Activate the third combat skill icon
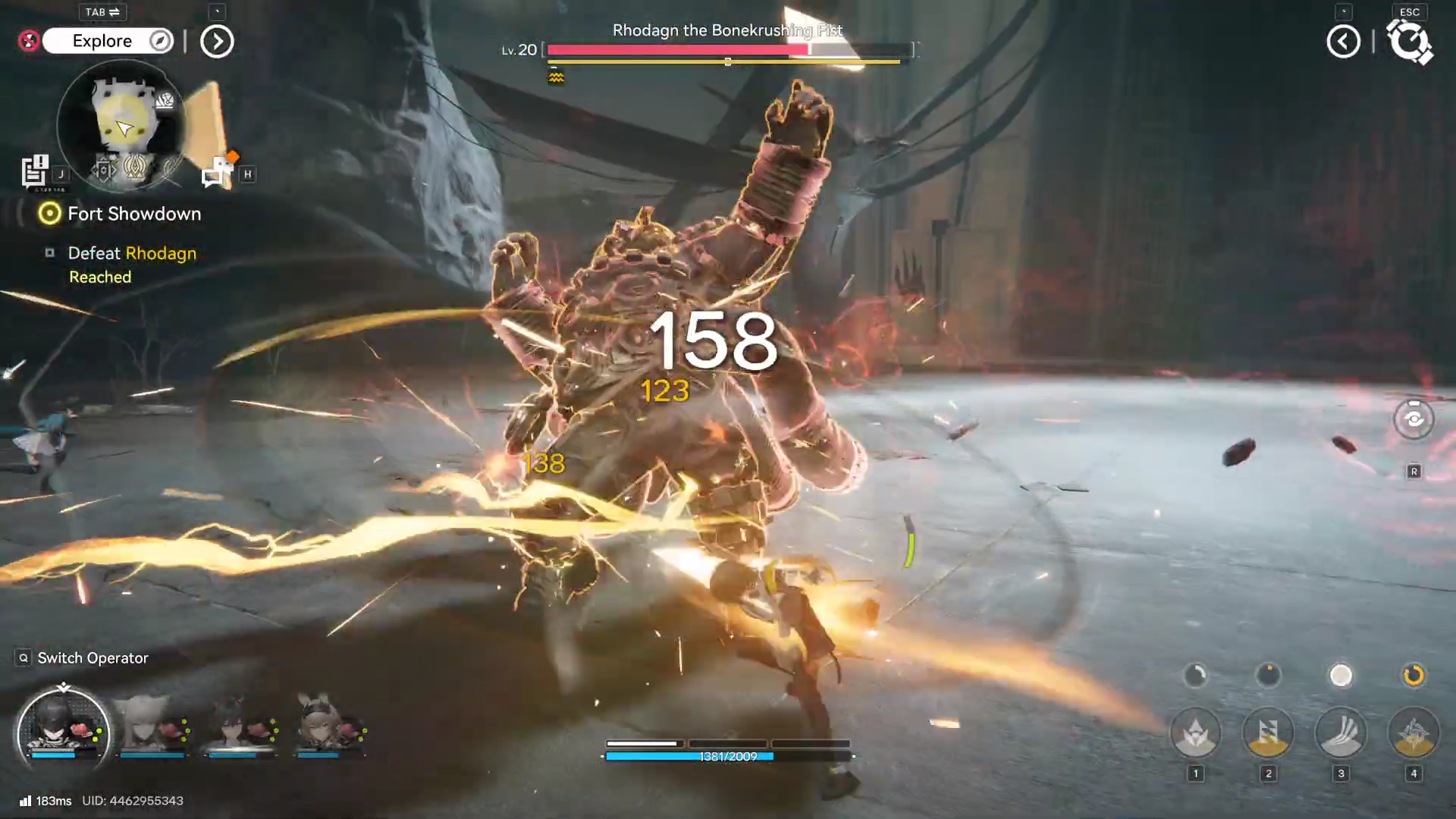The width and height of the screenshot is (1456, 819). tap(1341, 733)
